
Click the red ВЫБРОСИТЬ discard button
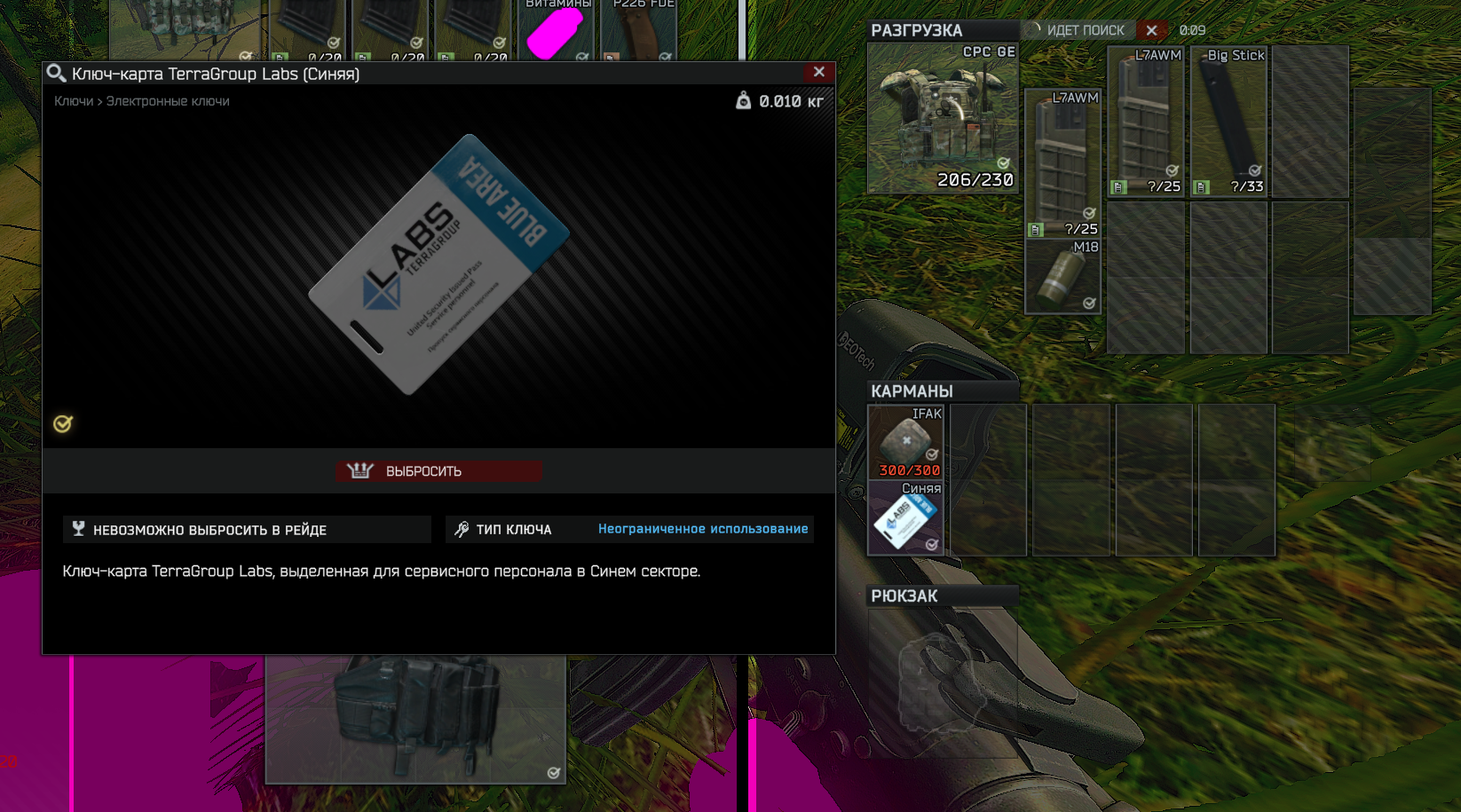[x=440, y=471]
